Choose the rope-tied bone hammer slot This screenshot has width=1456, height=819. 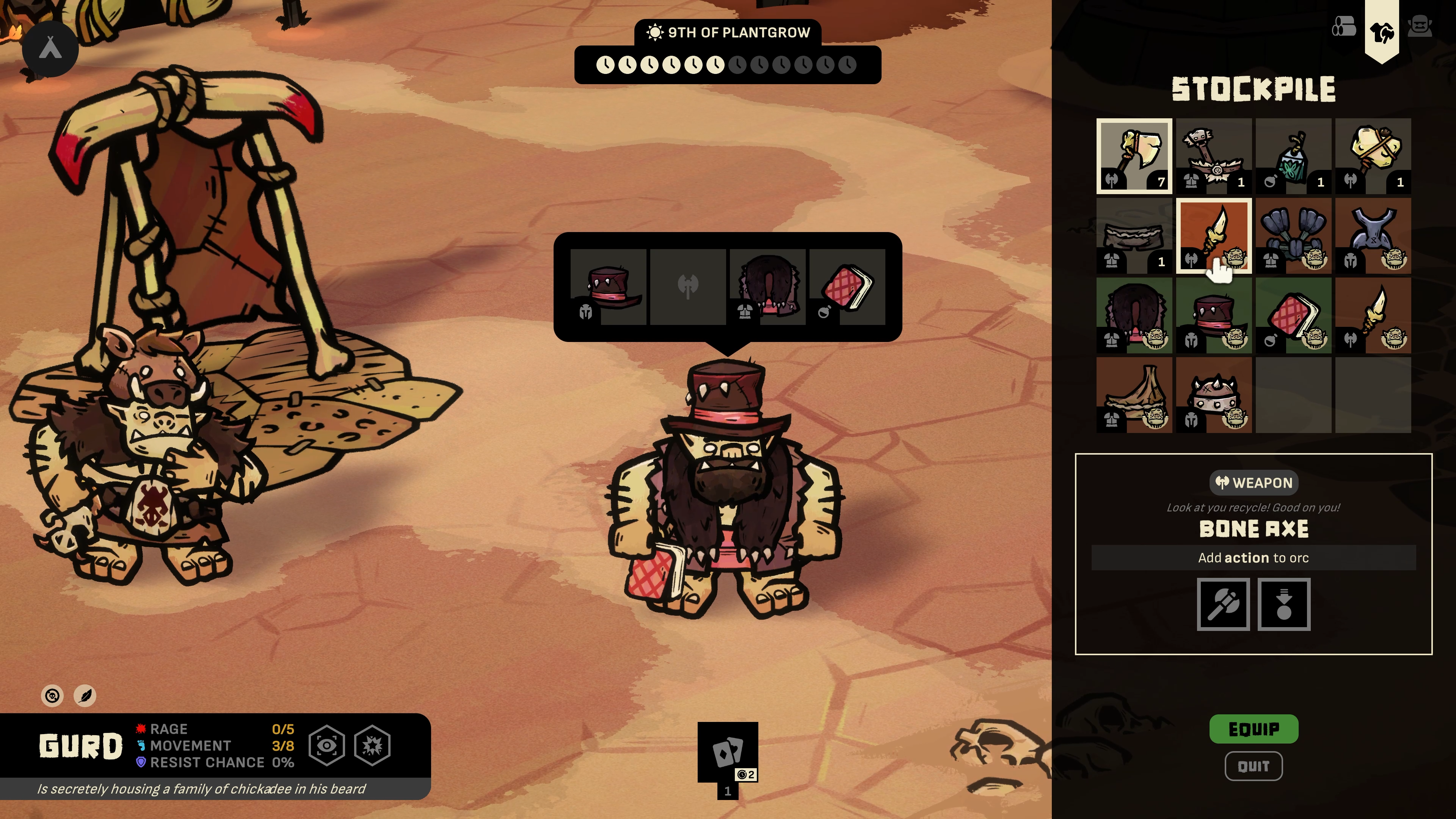[1373, 156]
